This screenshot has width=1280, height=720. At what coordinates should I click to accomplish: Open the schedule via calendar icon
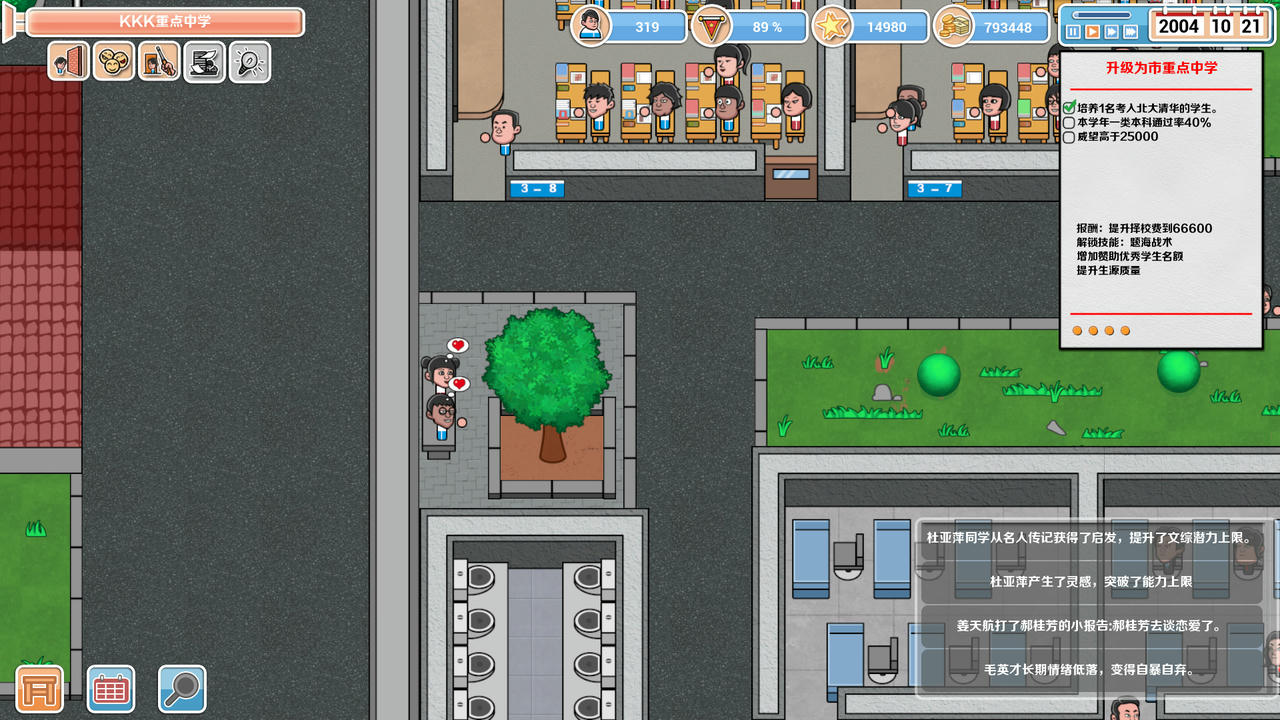coord(110,688)
